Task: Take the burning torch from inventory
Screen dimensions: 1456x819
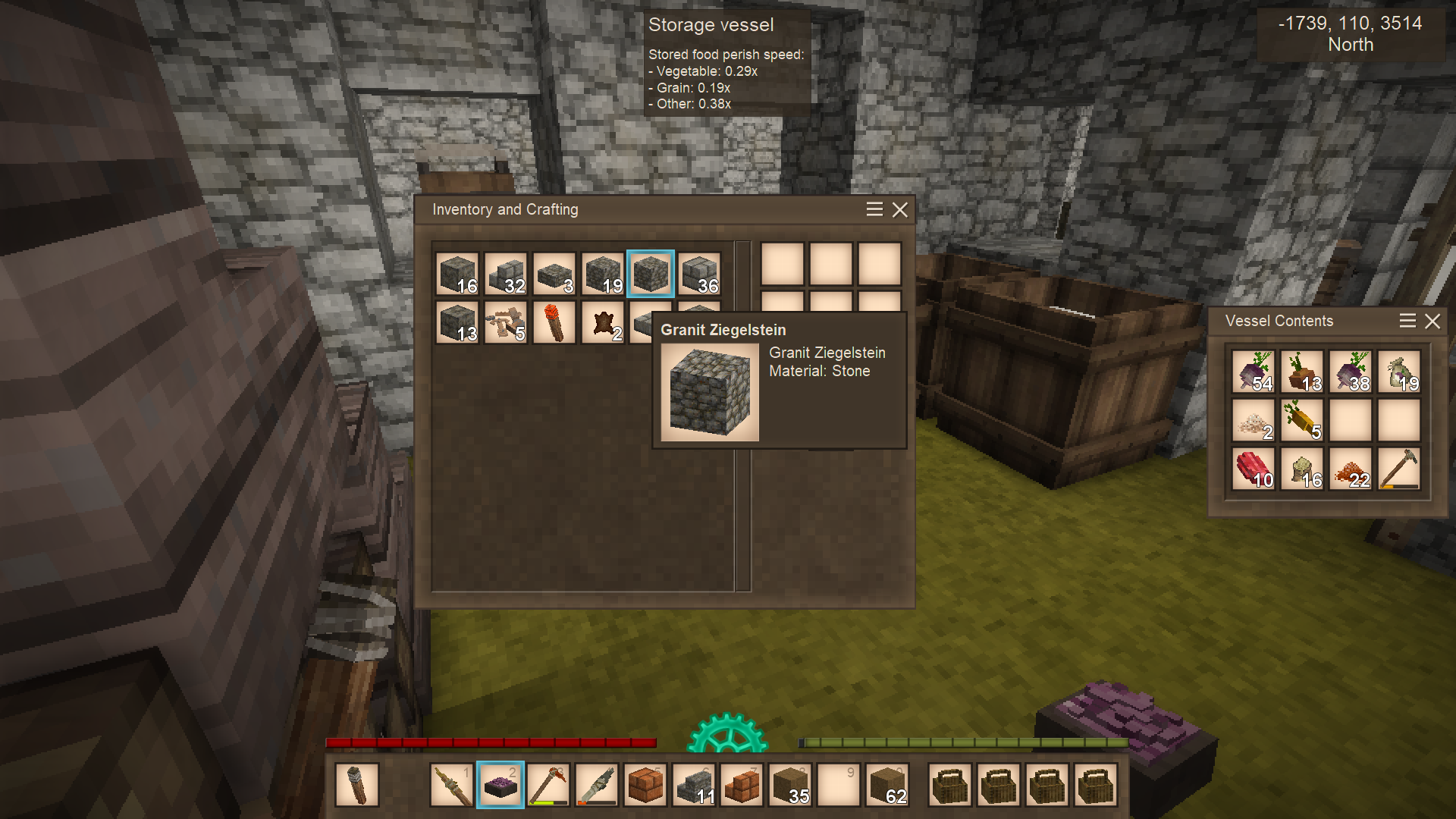Action: point(554,322)
